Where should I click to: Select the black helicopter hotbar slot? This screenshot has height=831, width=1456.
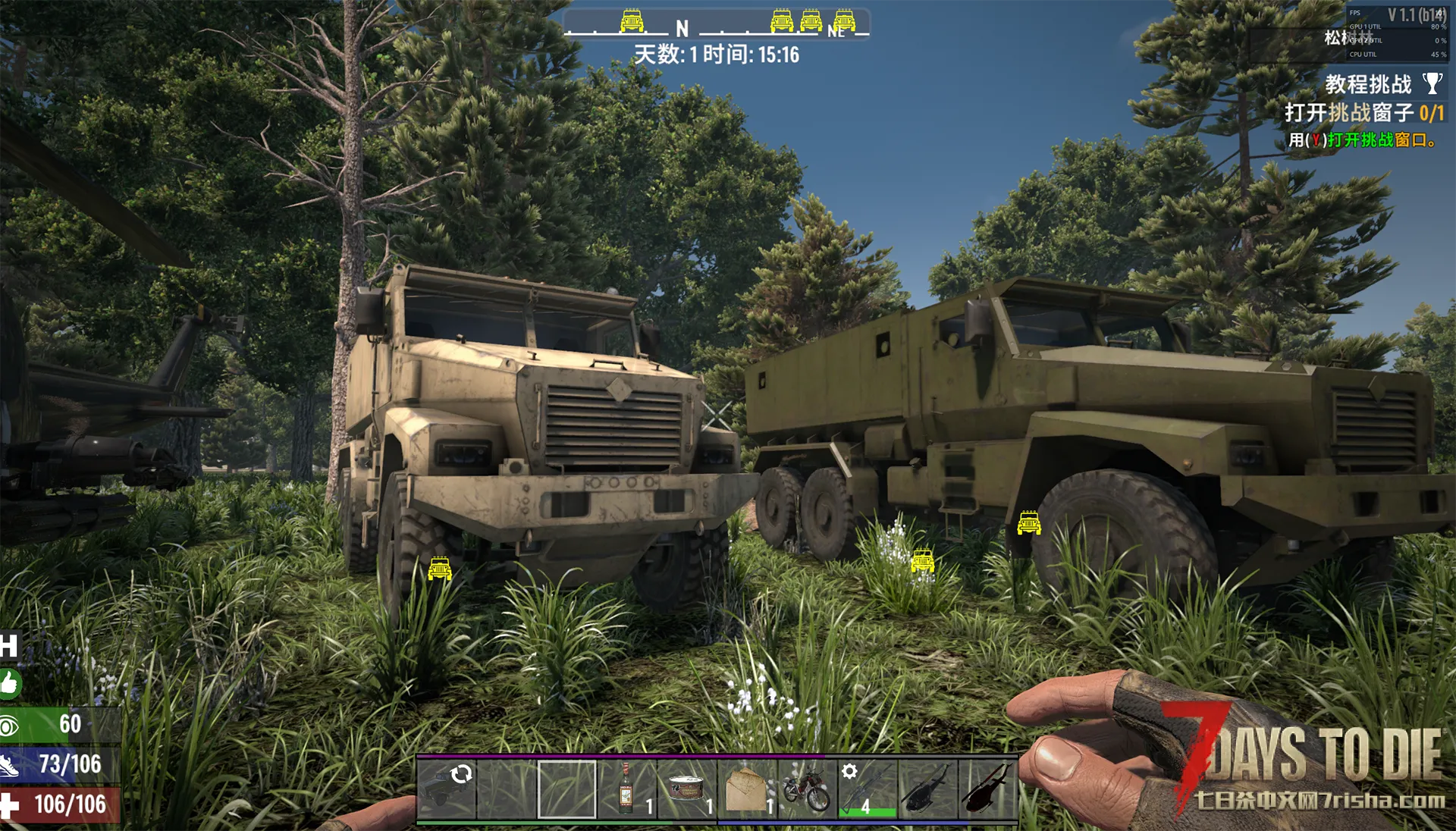927,789
